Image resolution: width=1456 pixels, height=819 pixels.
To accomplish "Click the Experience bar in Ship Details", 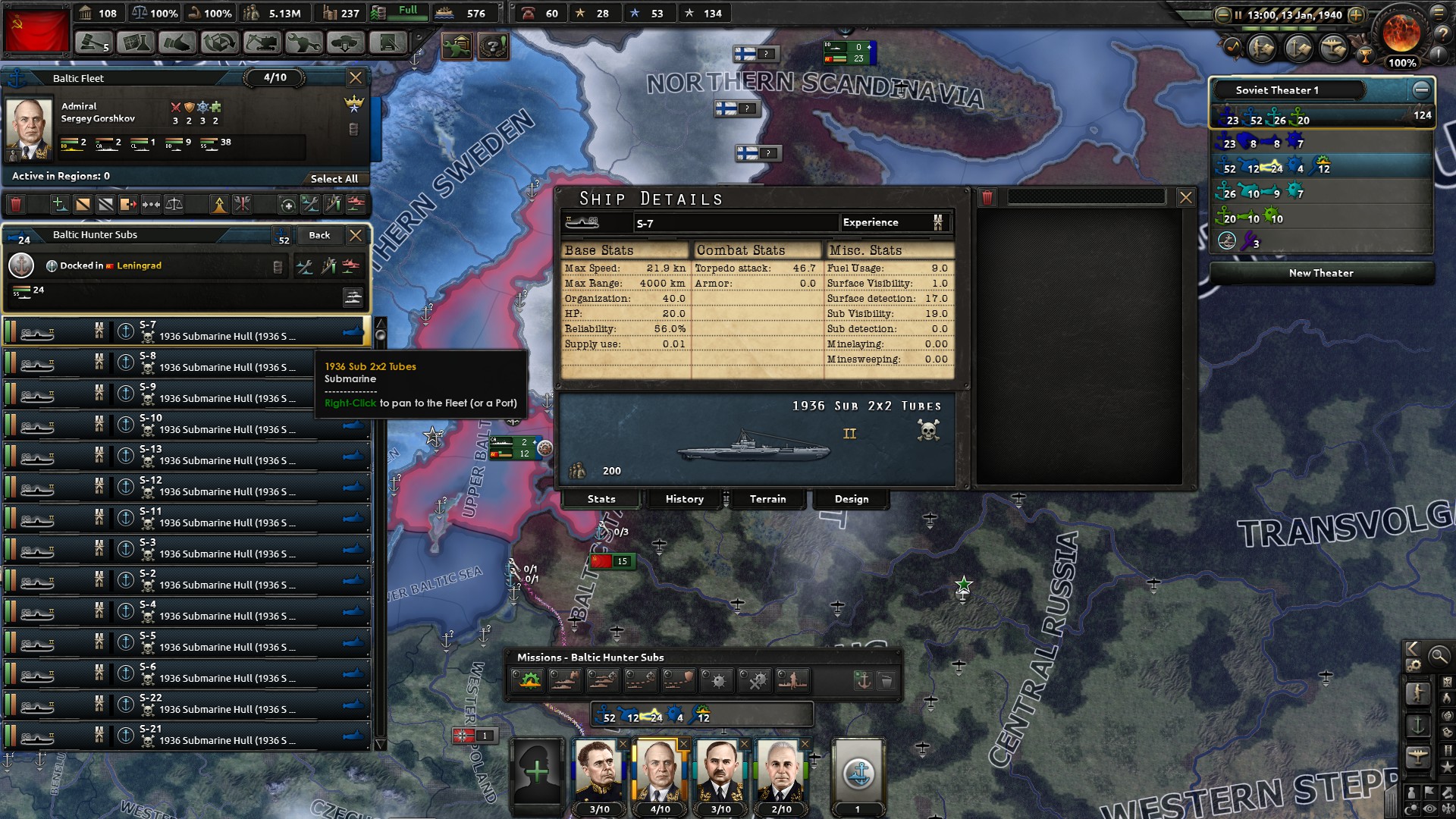I will pos(895,222).
